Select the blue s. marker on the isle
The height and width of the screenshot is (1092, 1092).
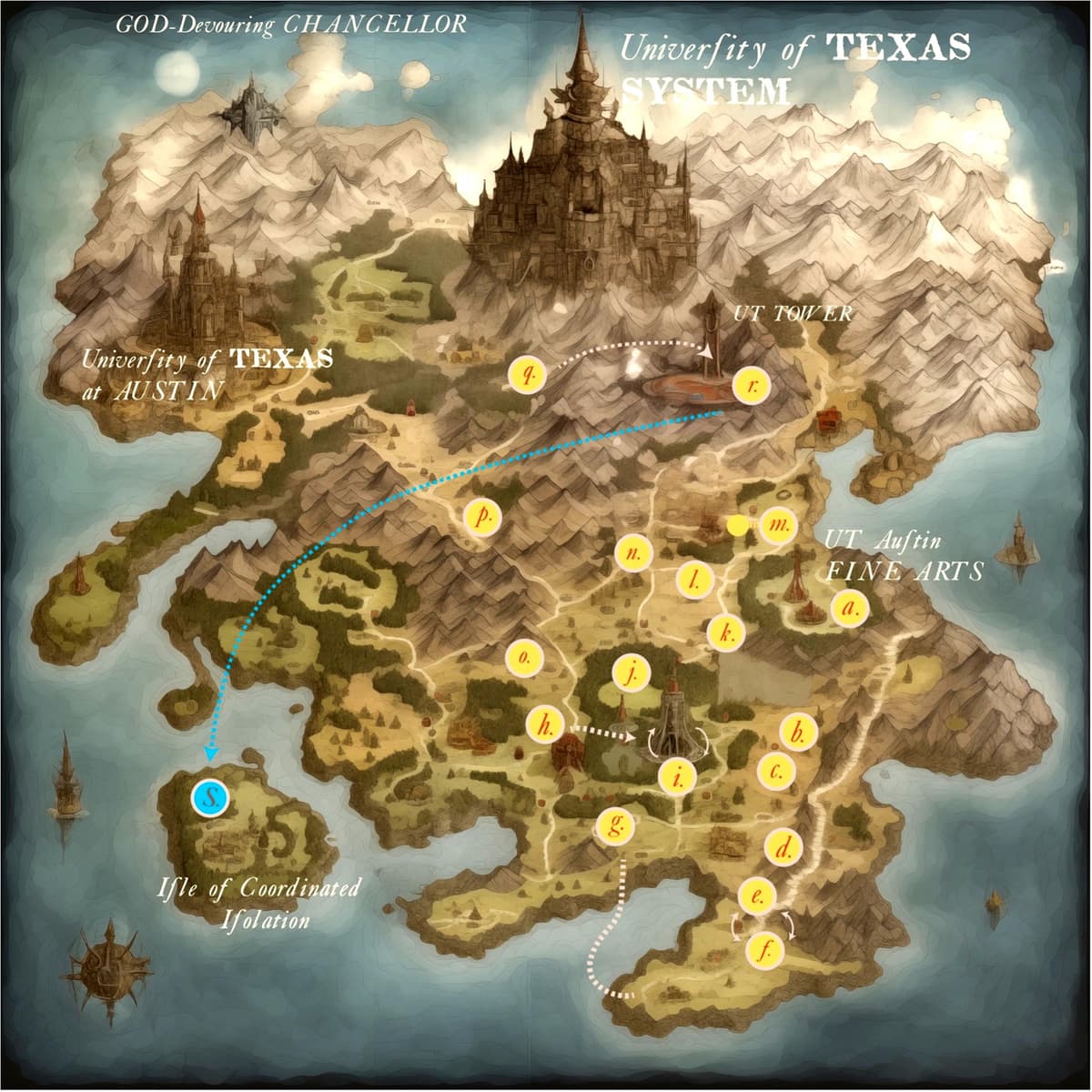210,798
